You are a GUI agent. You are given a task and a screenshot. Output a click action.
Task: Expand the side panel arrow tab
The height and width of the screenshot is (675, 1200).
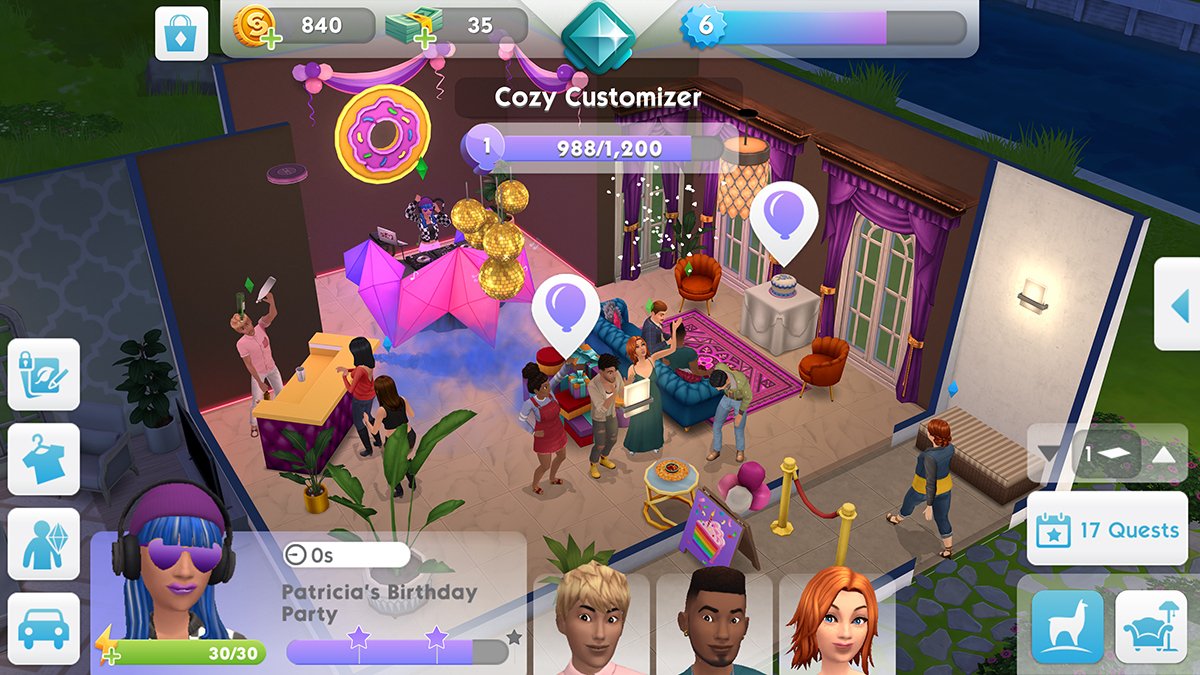[x=1179, y=305]
